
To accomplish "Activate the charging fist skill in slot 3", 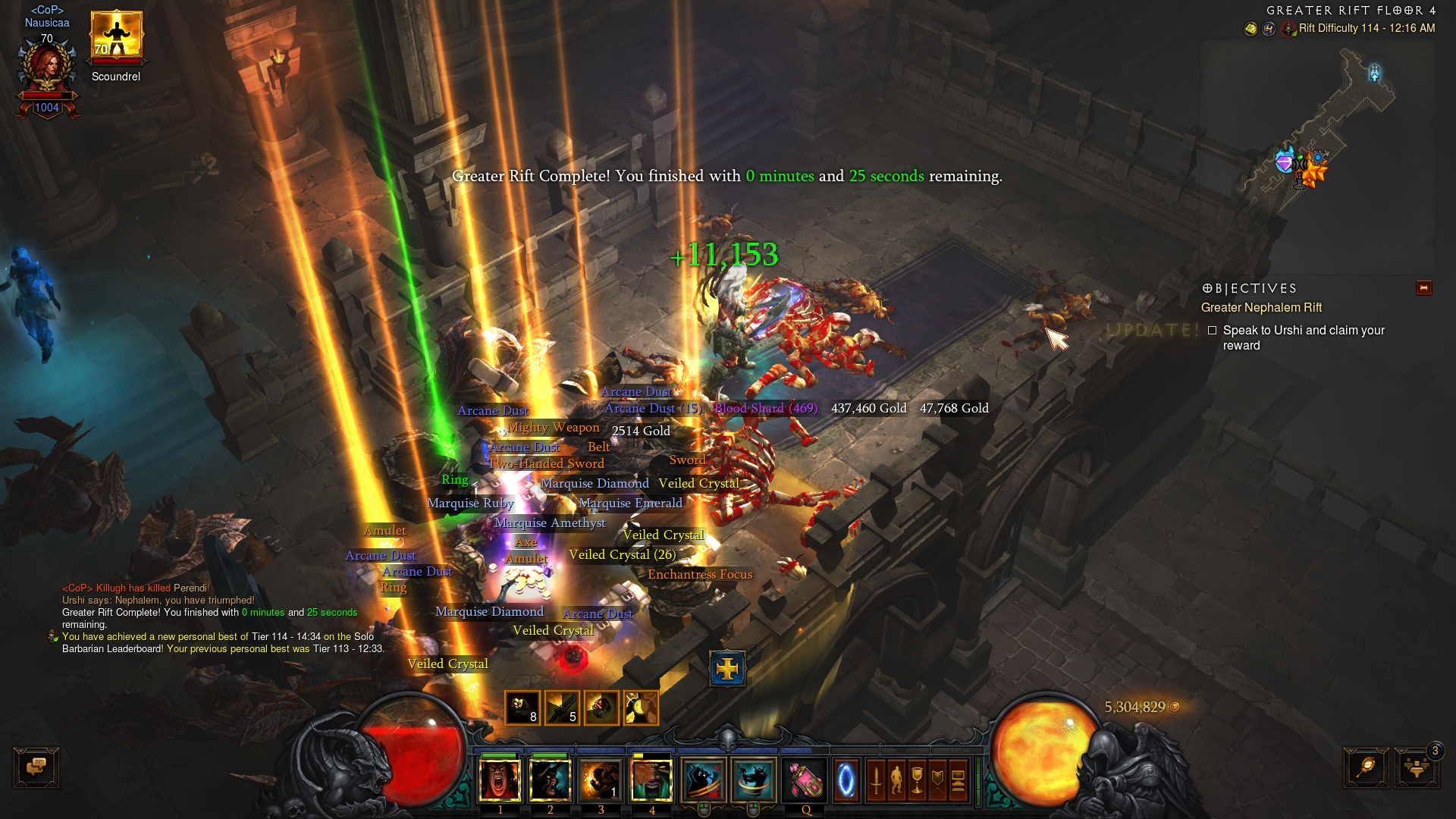I will pos(601,780).
